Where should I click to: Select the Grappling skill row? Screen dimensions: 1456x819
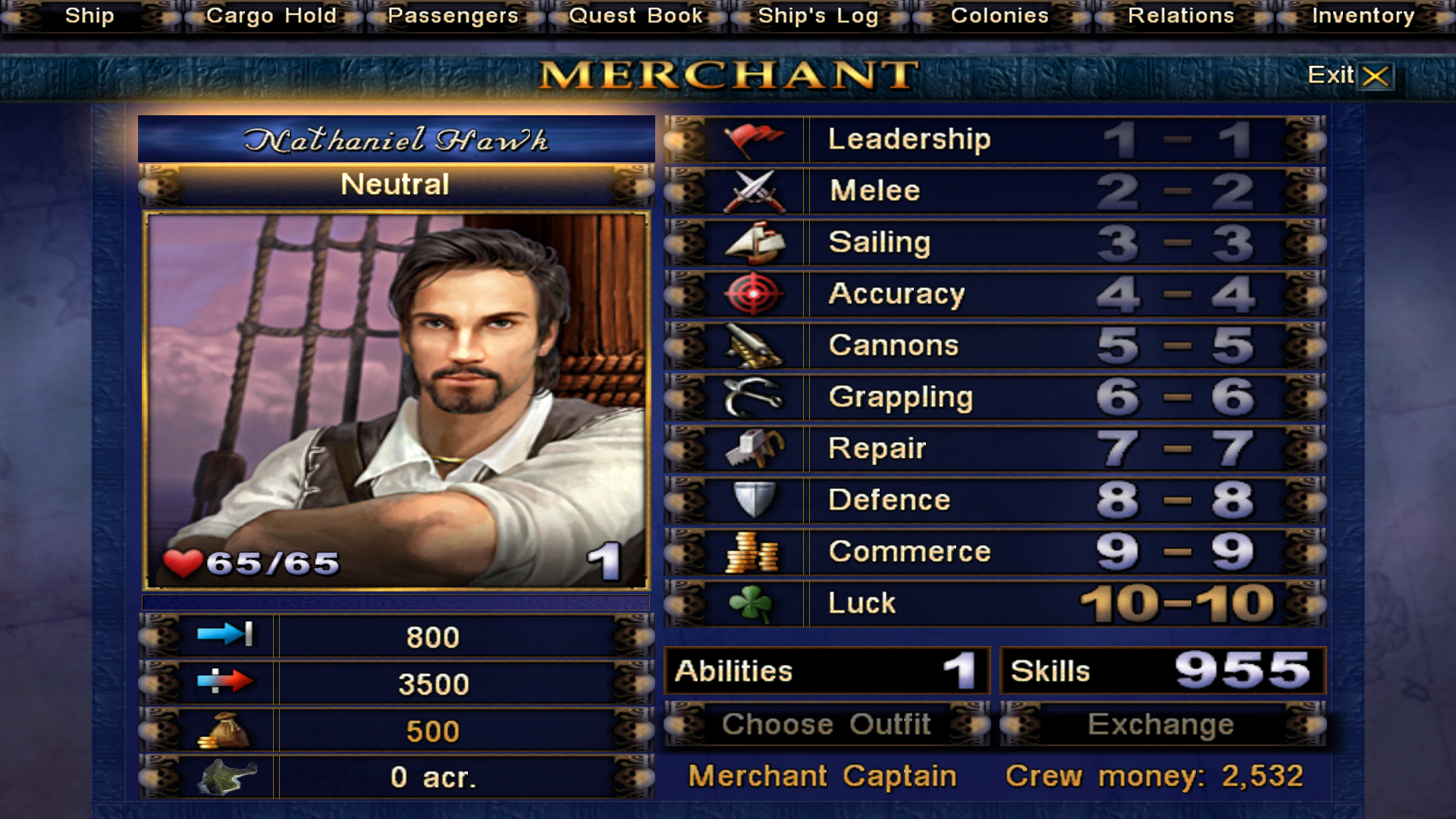993,397
